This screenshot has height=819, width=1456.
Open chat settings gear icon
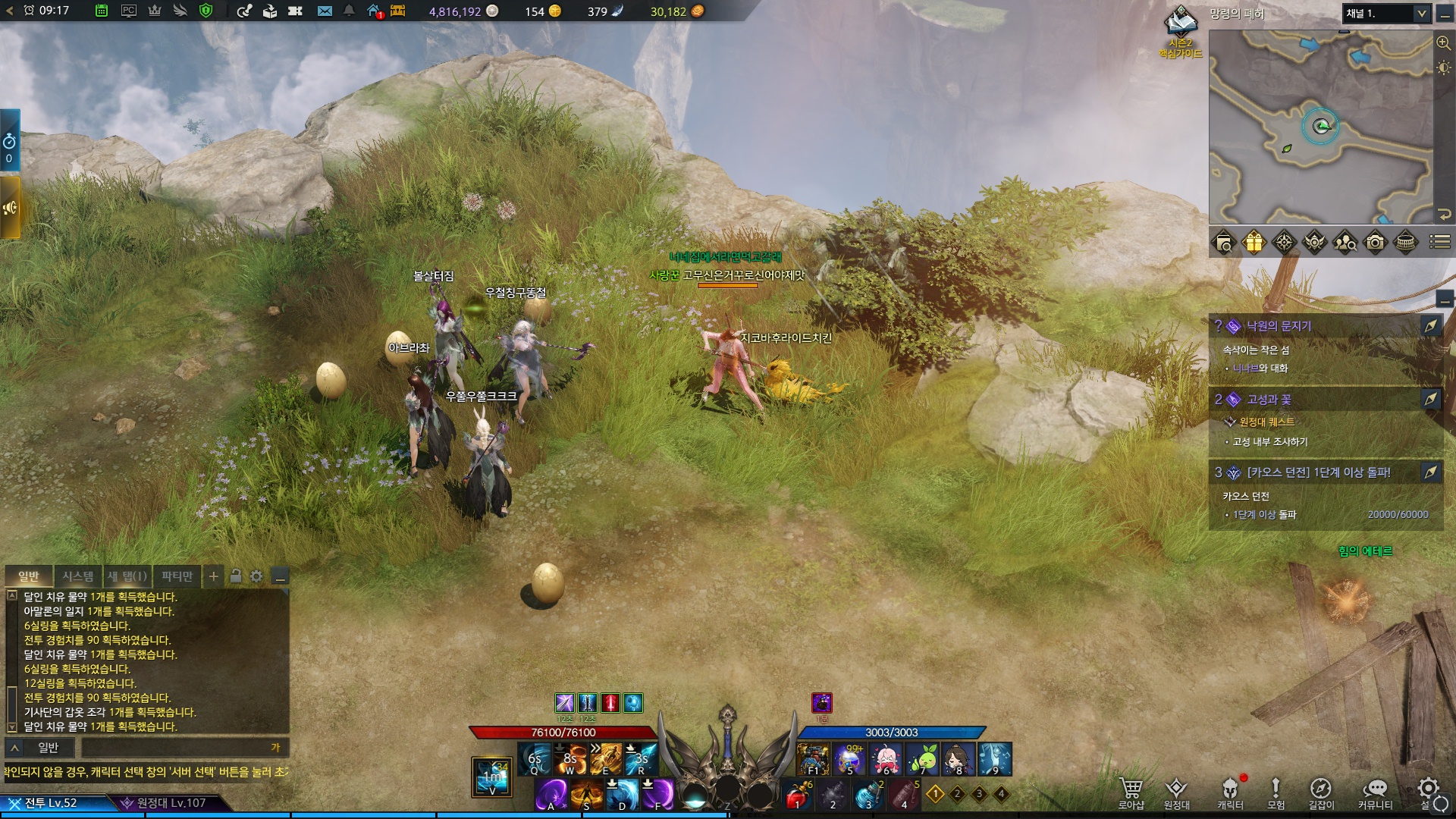click(256, 576)
